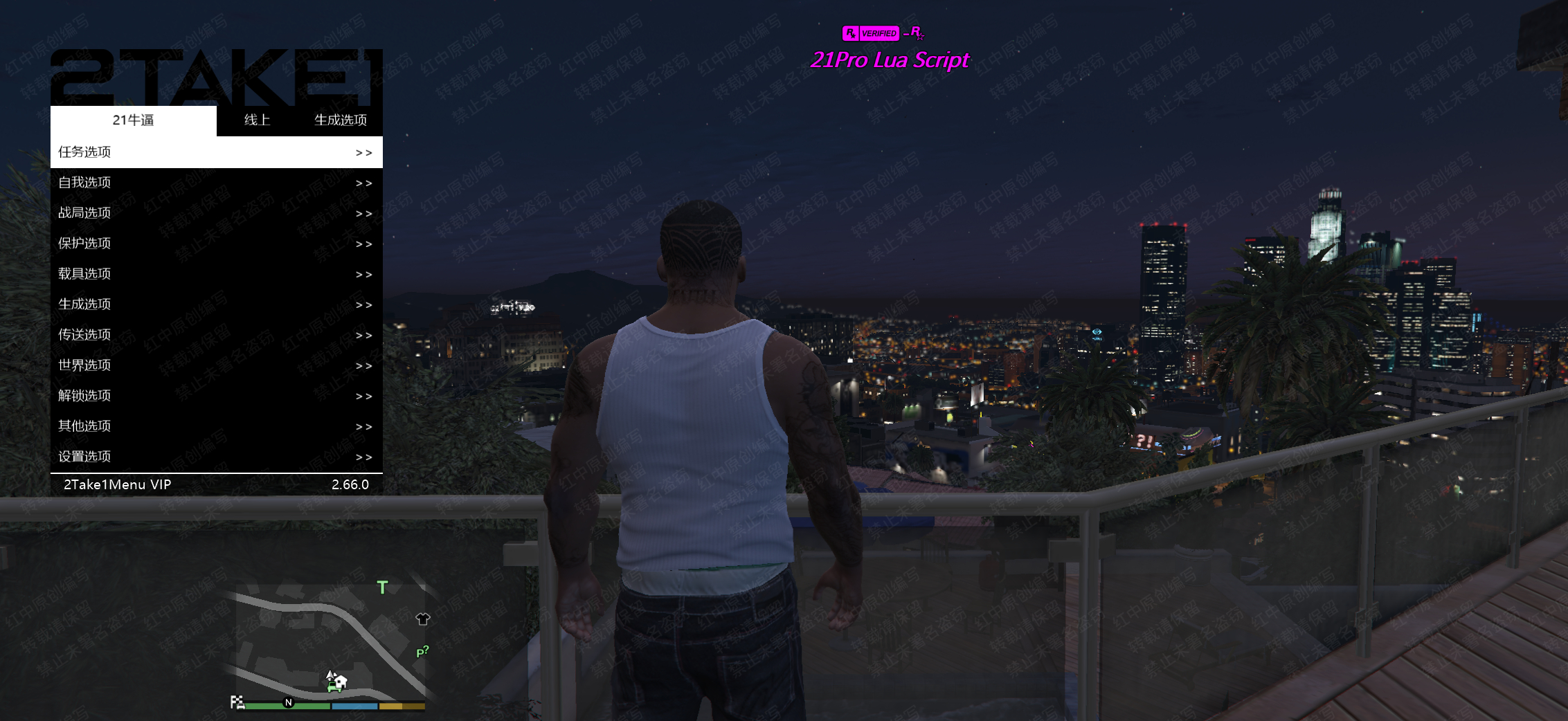Image resolution: width=1568 pixels, height=721 pixels.
Task: Open 战局选项 submenu
Action: (216, 213)
